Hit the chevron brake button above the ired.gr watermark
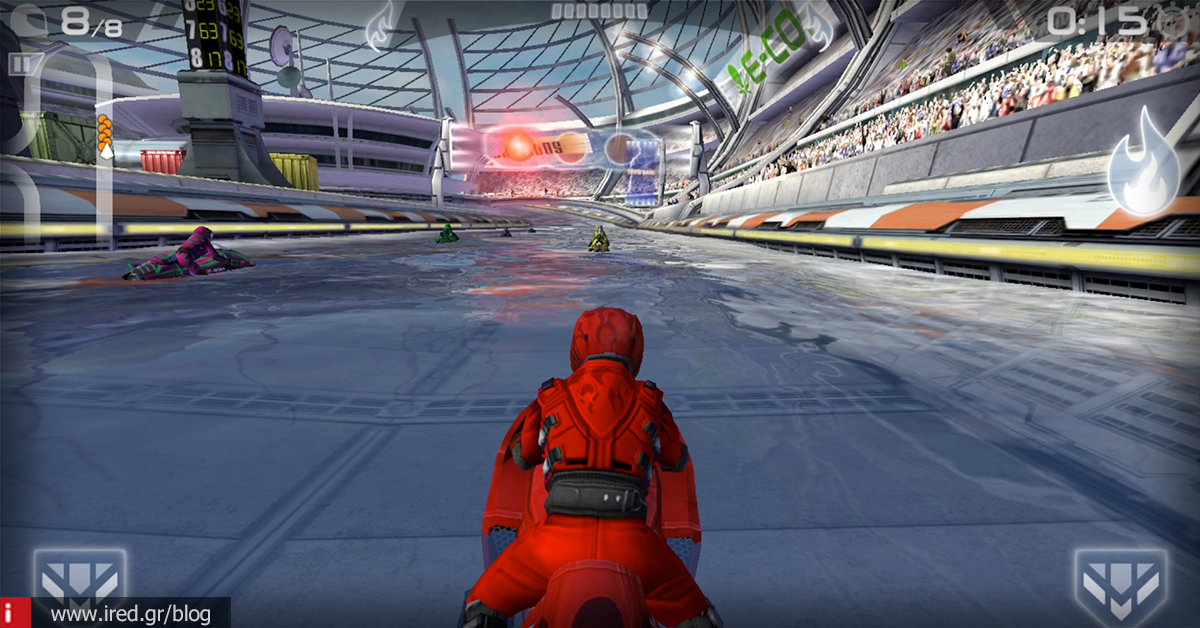The height and width of the screenshot is (628, 1200). pos(79,579)
